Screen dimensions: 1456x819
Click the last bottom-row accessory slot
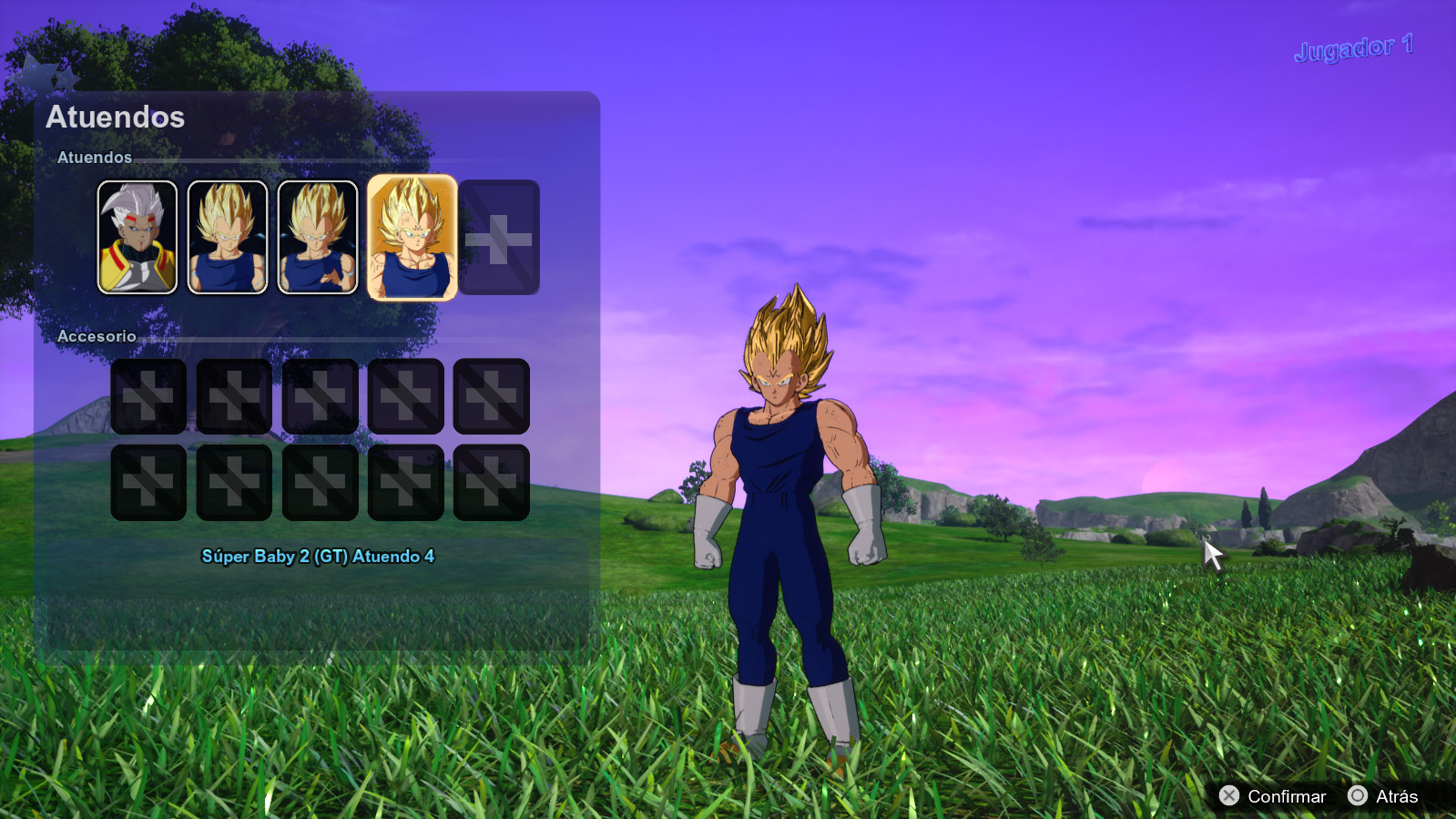(491, 482)
